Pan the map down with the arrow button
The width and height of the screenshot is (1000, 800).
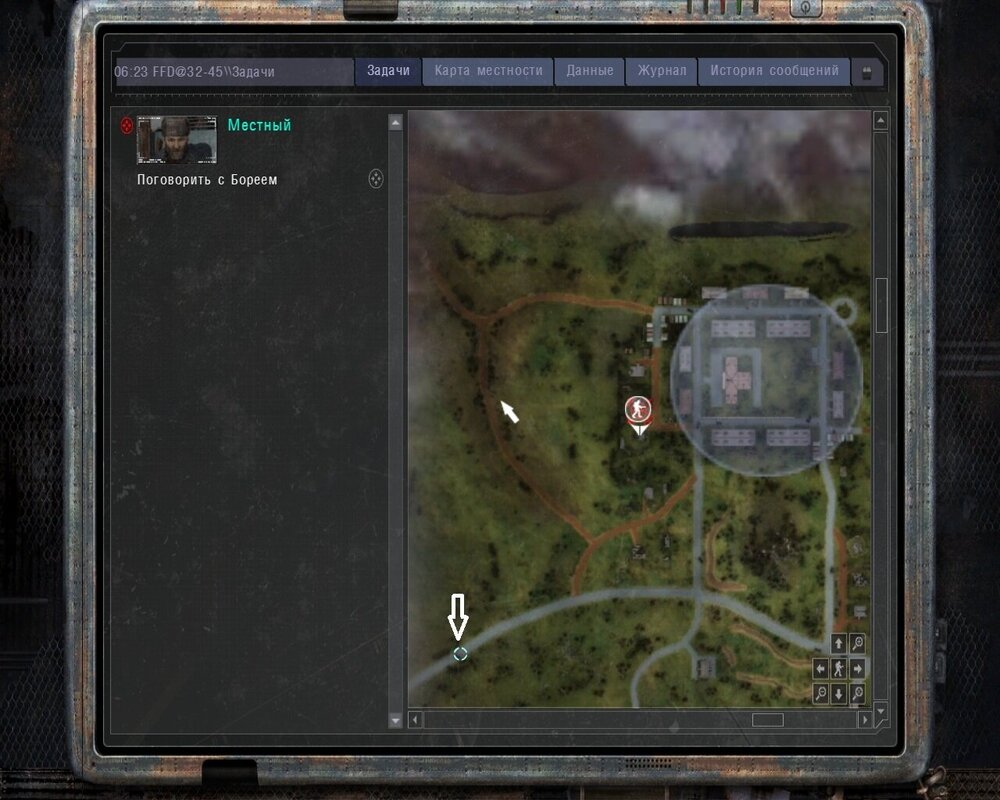pyautogui.click(x=838, y=693)
